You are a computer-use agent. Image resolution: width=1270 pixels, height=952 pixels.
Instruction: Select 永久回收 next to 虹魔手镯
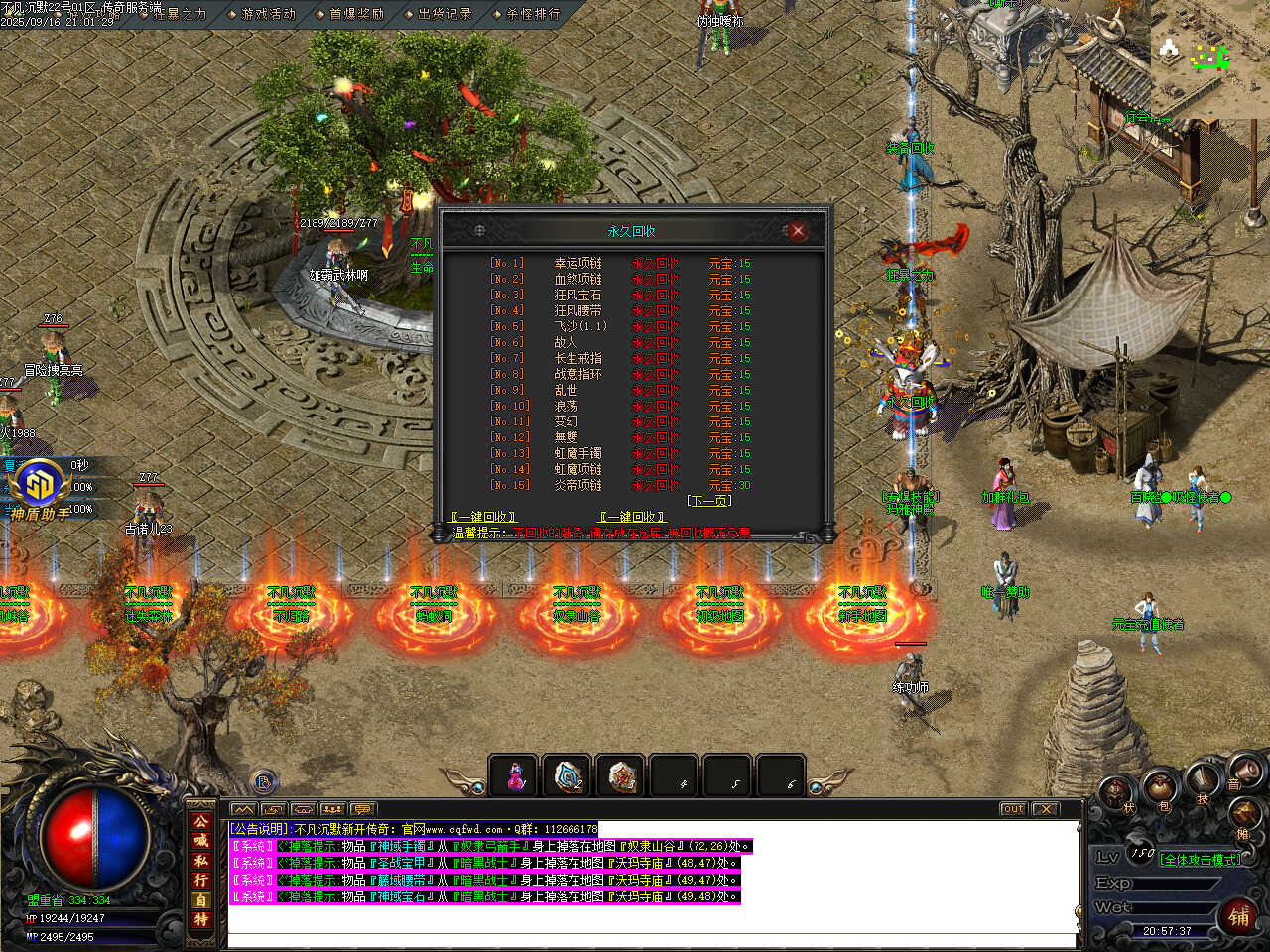pos(655,453)
